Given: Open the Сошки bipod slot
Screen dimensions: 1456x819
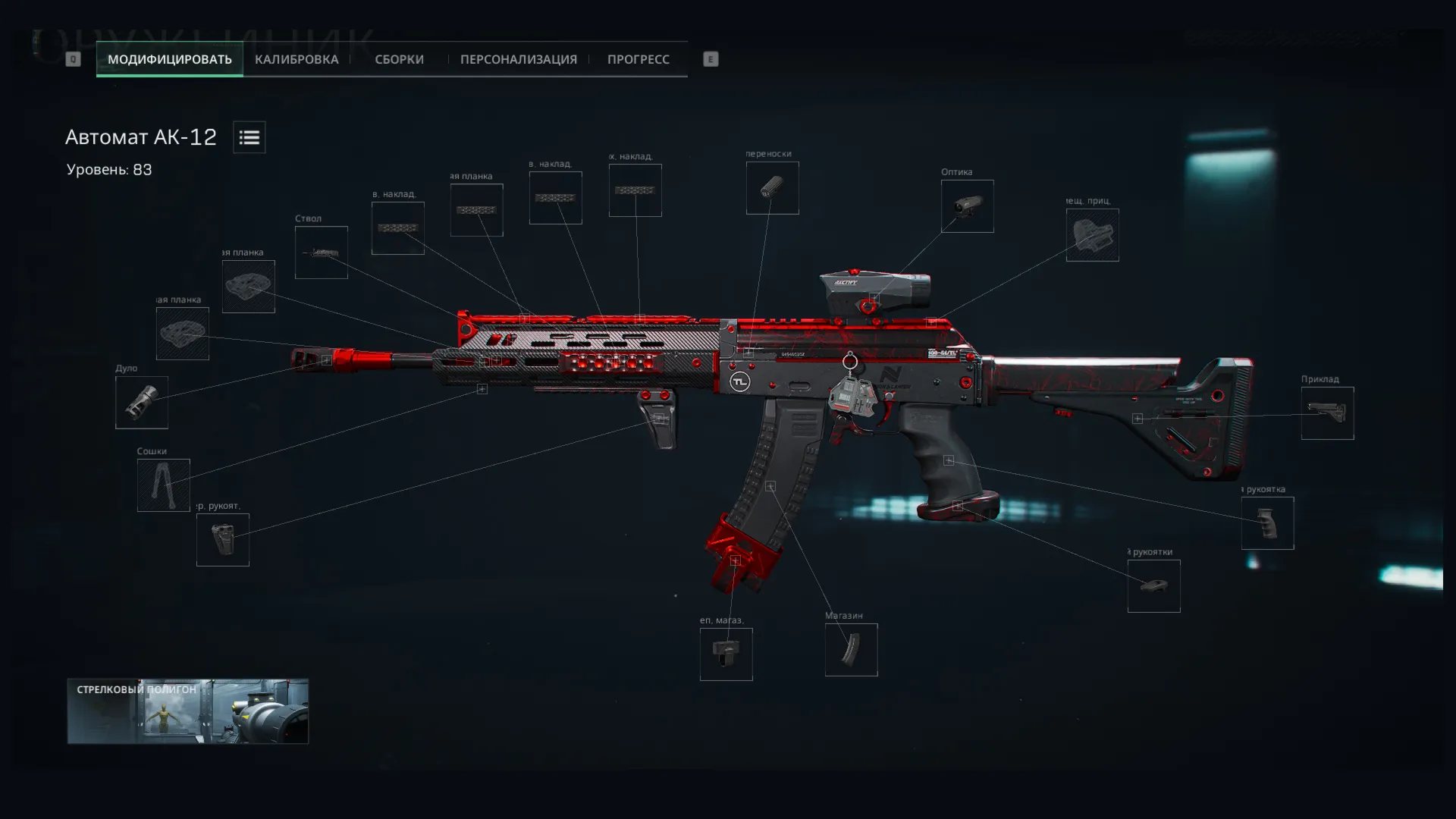Looking at the screenshot, I should (x=164, y=485).
